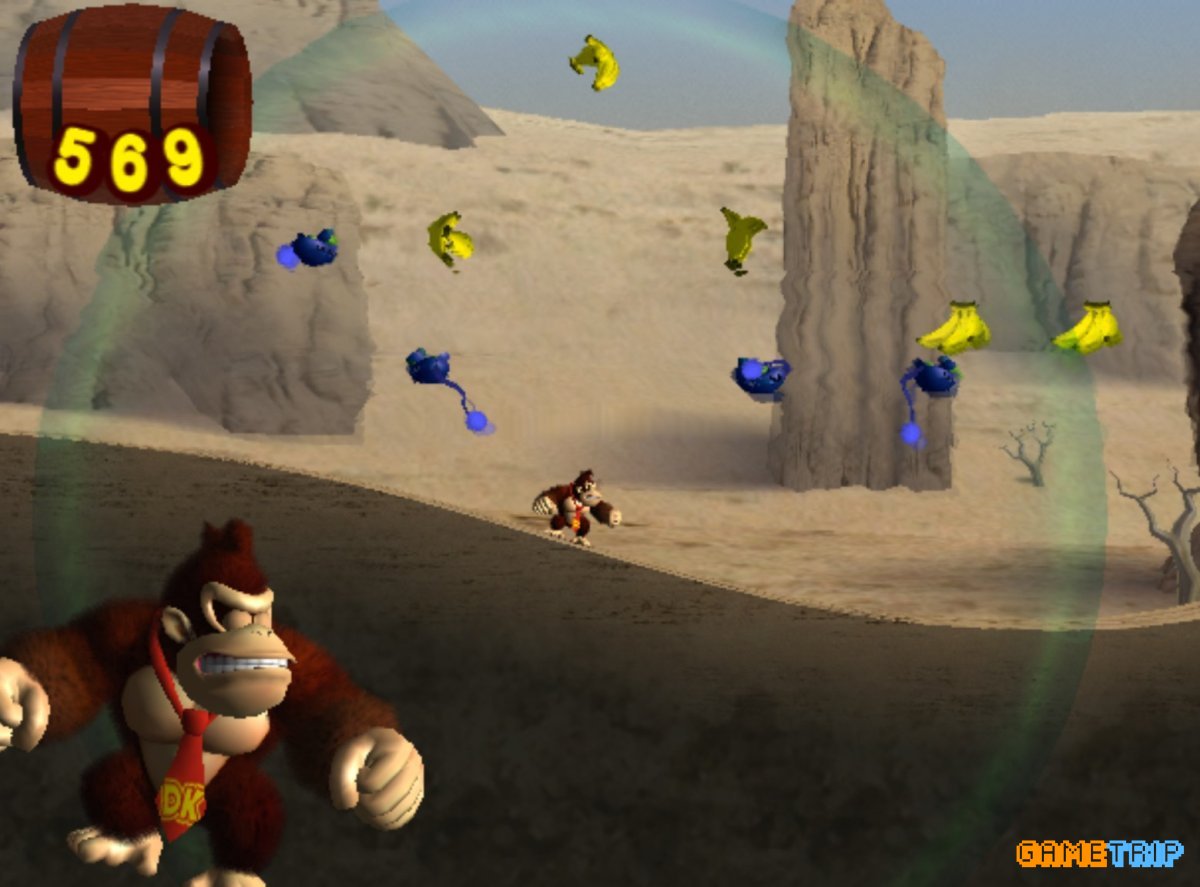1200x887 pixels.
Task: Click the GameTrip watermark logo
Action: click(1099, 853)
